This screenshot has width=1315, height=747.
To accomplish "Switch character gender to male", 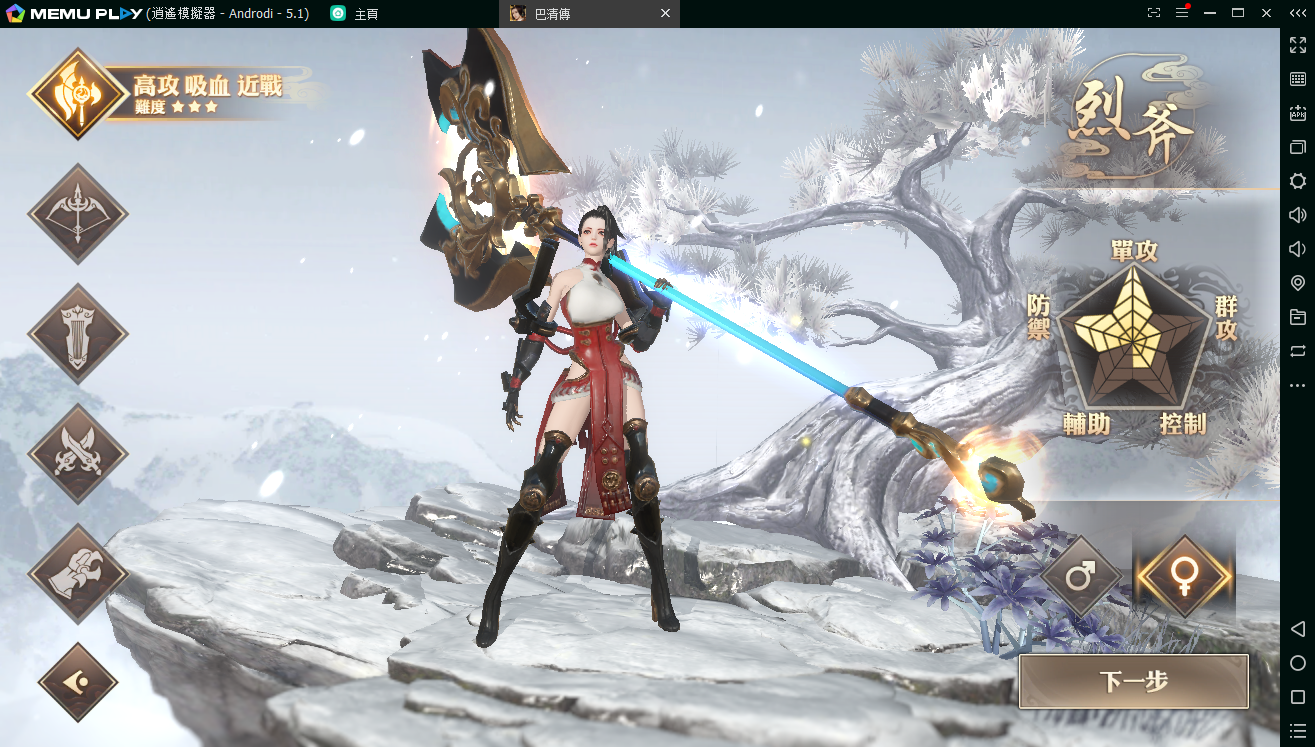I will (x=1081, y=576).
